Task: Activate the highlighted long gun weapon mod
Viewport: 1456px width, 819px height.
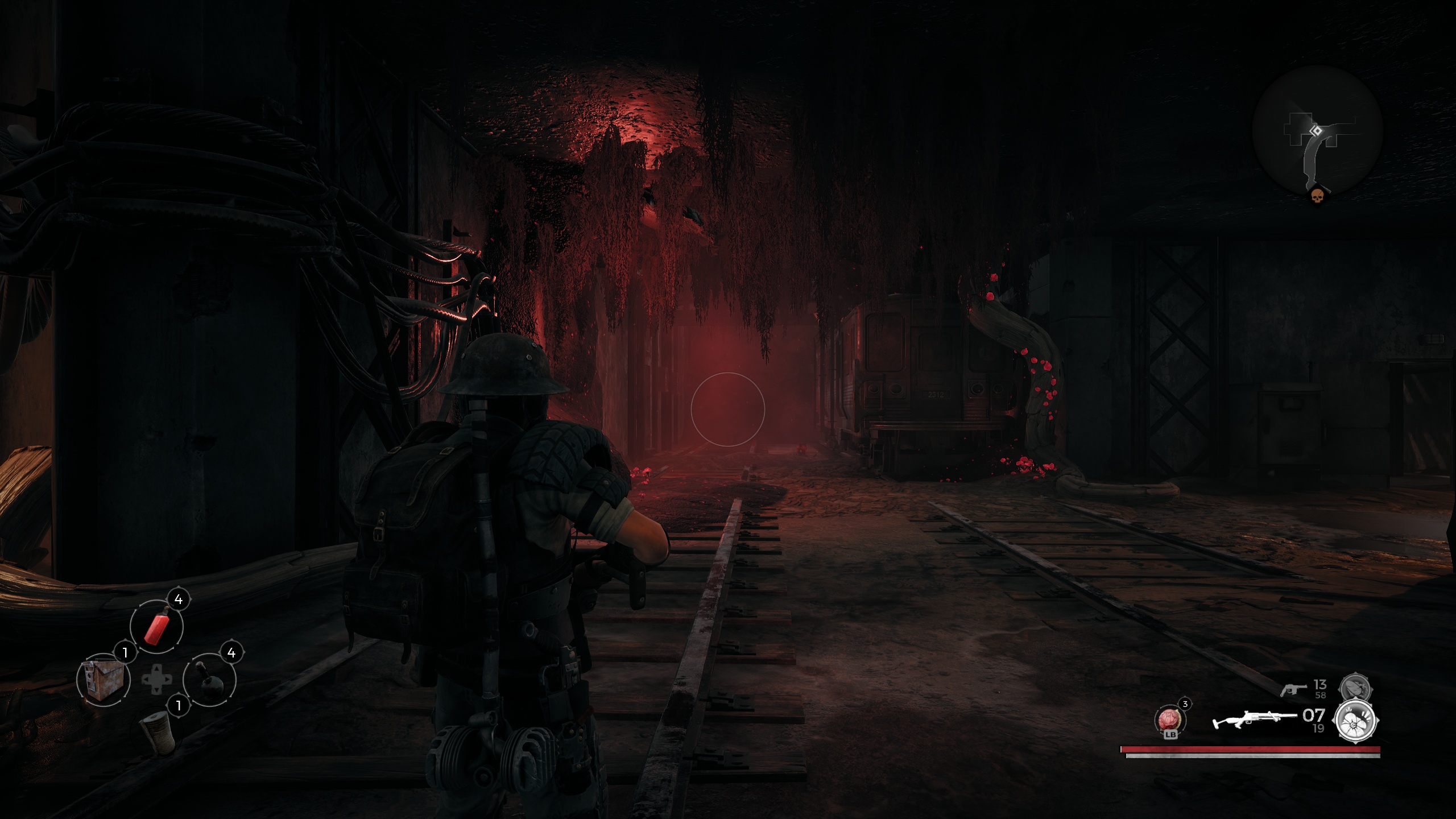Action: pyautogui.click(x=1357, y=721)
